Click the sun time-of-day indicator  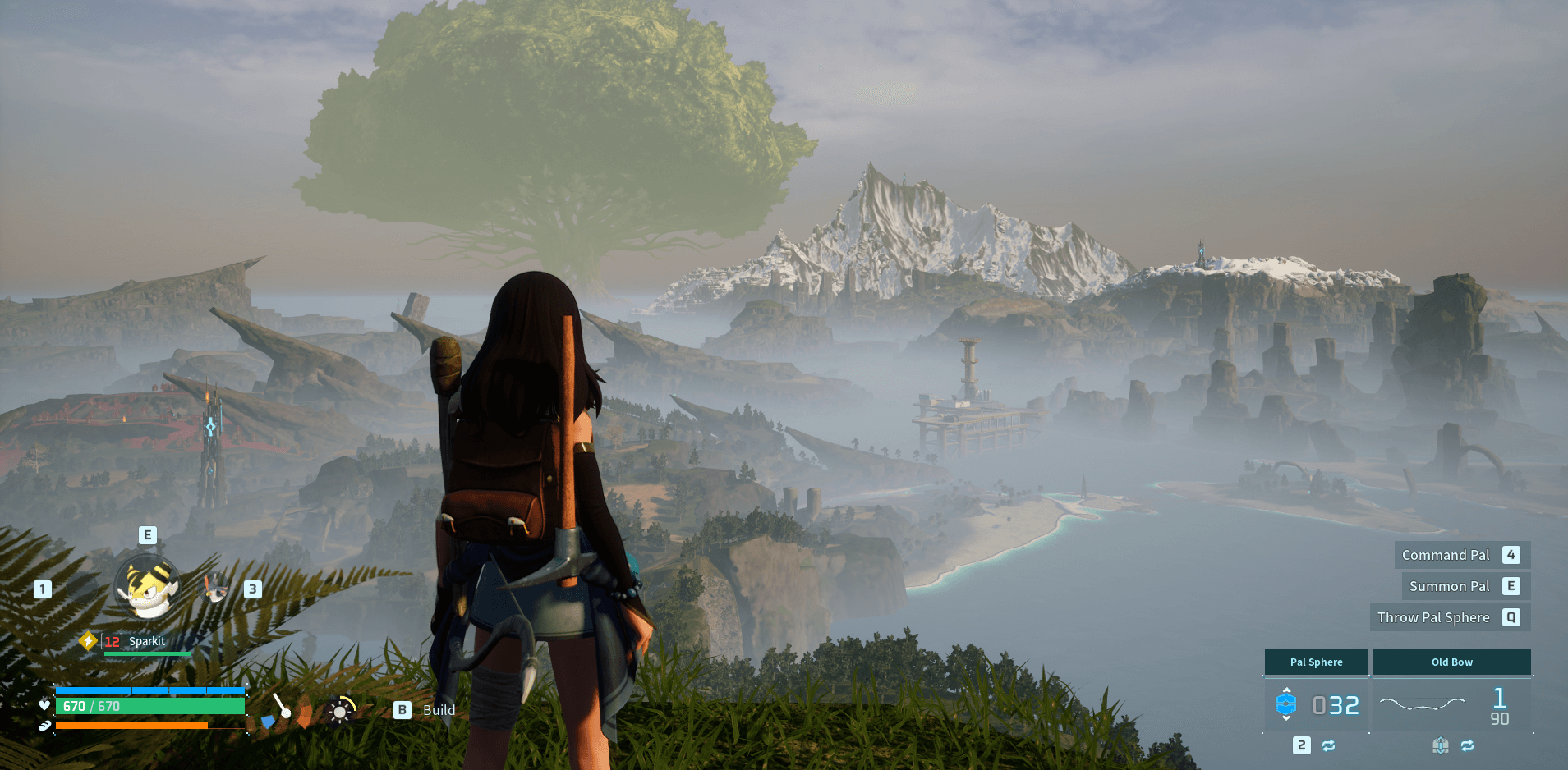click(340, 711)
